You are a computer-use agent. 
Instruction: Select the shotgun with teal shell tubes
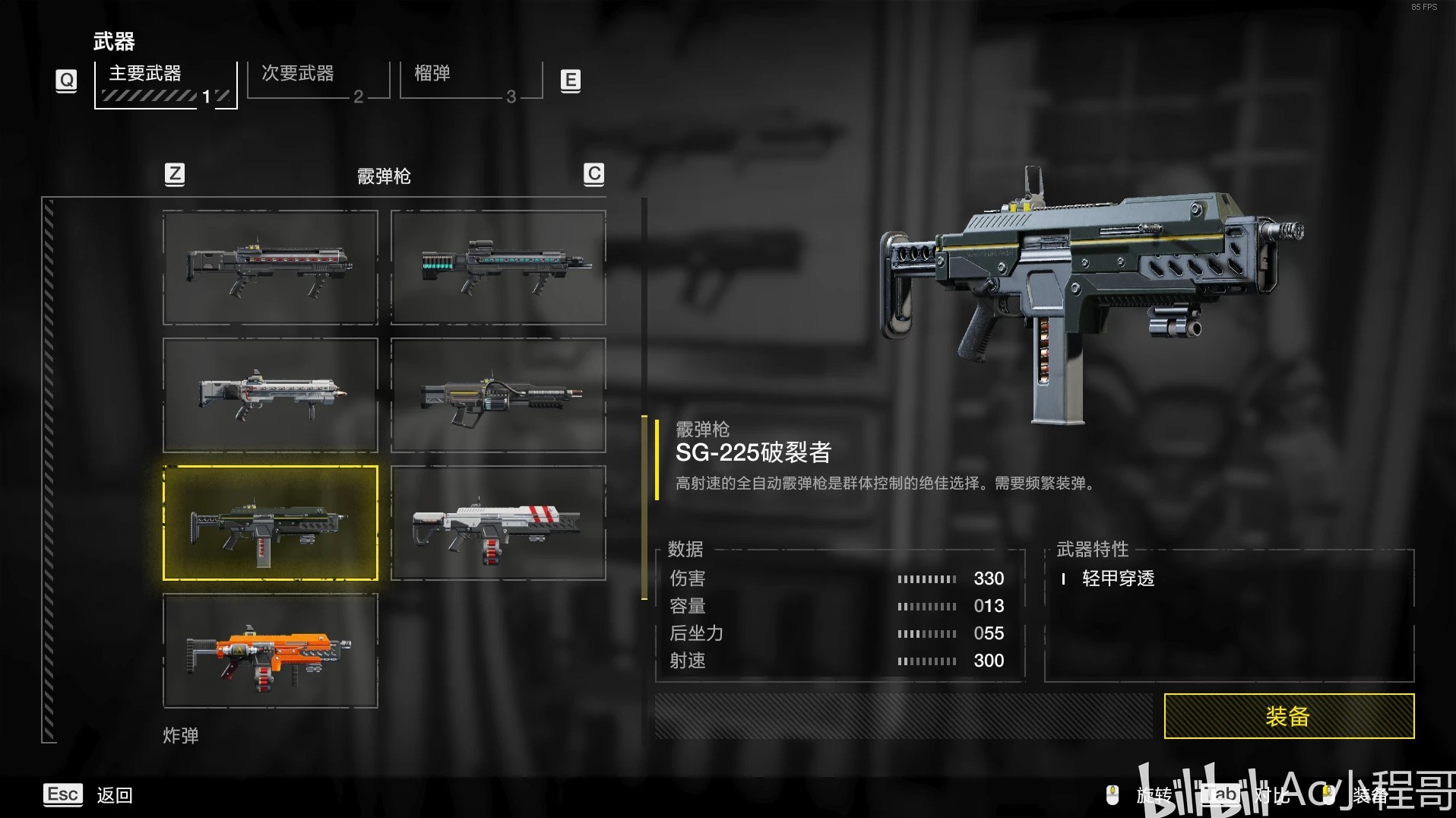(x=498, y=267)
